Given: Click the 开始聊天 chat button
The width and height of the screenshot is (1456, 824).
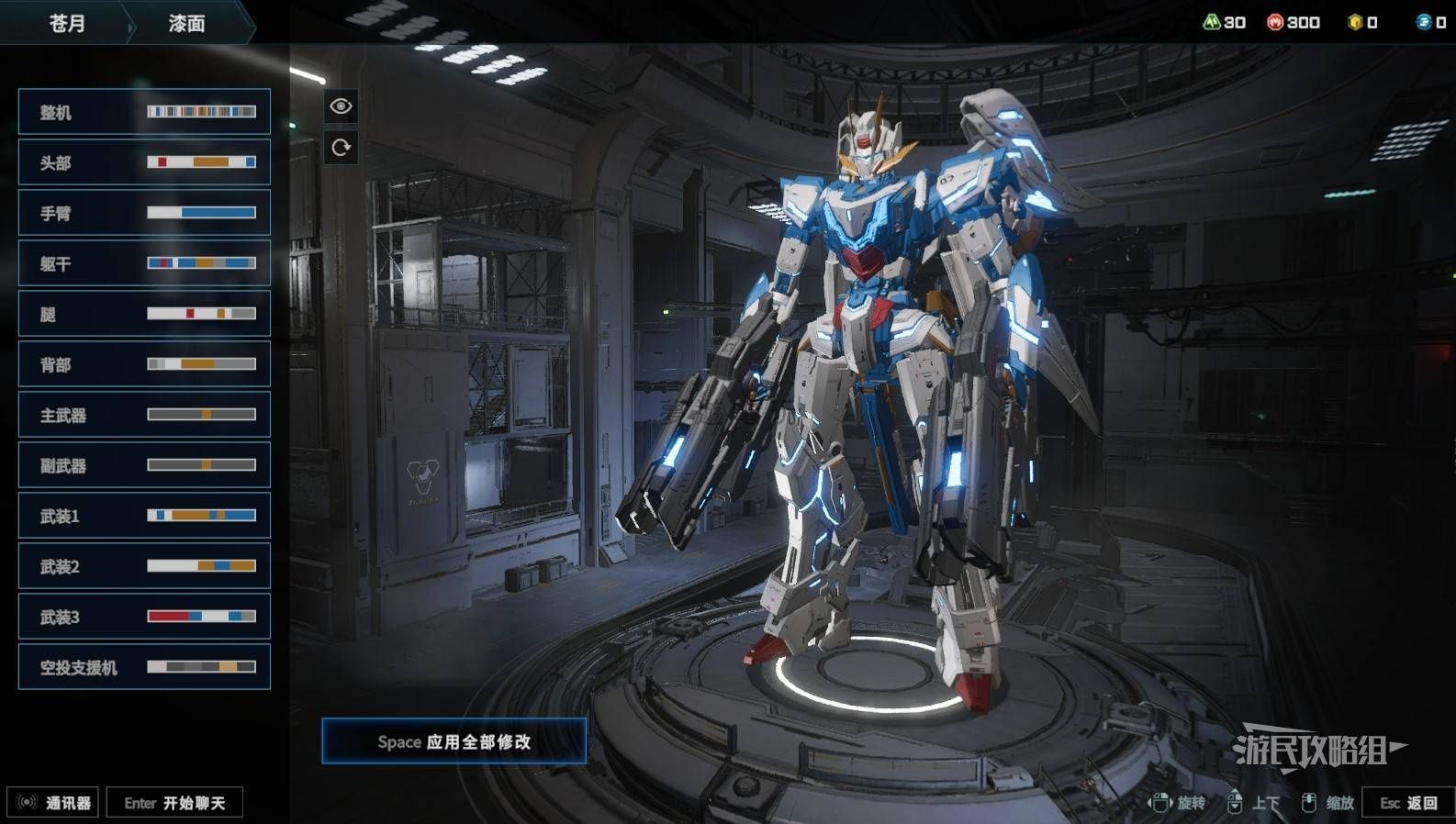Looking at the screenshot, I should [x=174, y=803].
